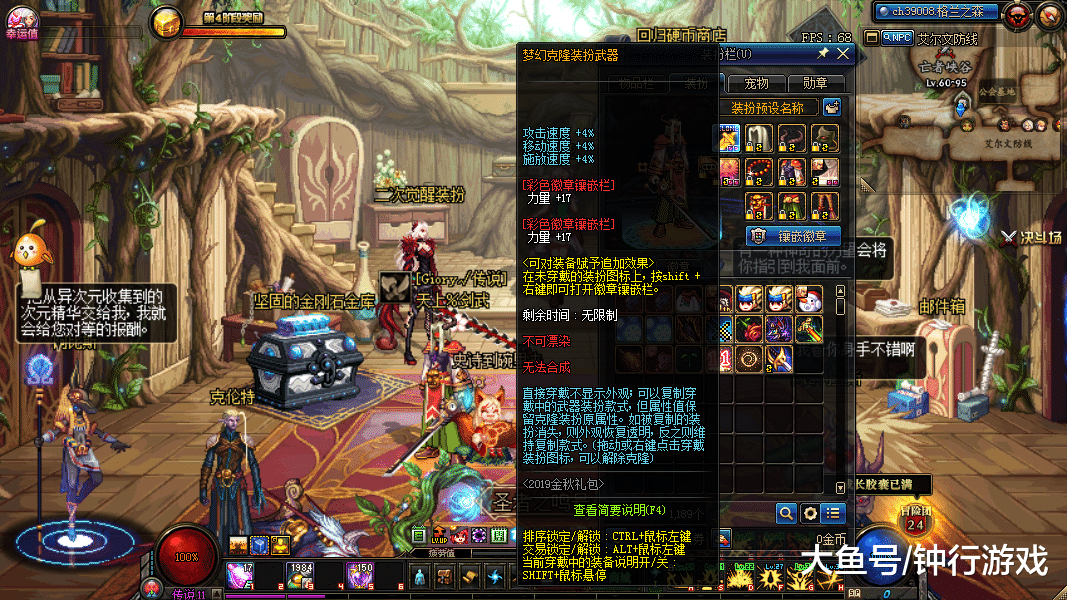Image resolution: width=1067 pixels, height=600 pixels.
Task: Add a new avatar preset
Action: pos(831,108)
